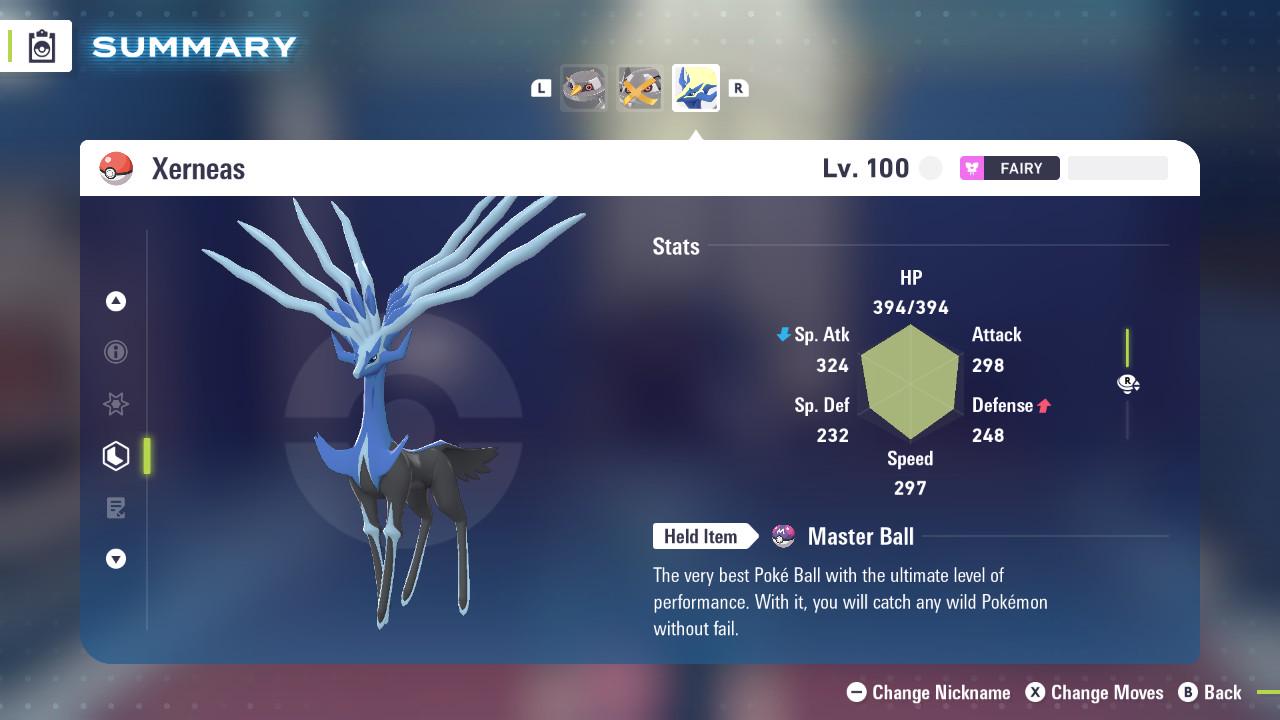Viewport: 1280px width, 720px height.
Task: Click the Sp. Atk blue stat arrow
Action: tap(781, 334)
